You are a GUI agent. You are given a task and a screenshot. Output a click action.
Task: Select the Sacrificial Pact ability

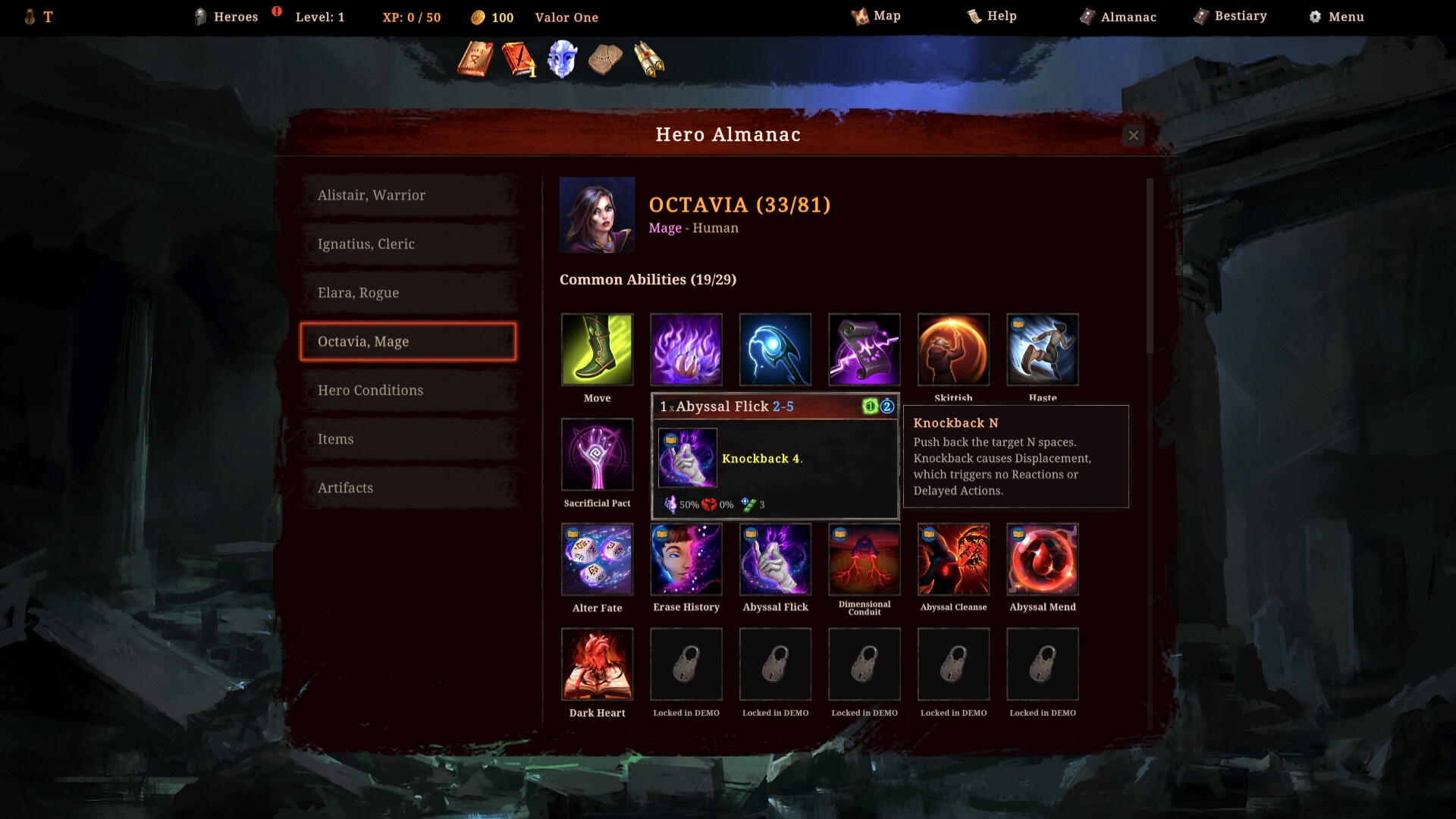tap(597, 454)
